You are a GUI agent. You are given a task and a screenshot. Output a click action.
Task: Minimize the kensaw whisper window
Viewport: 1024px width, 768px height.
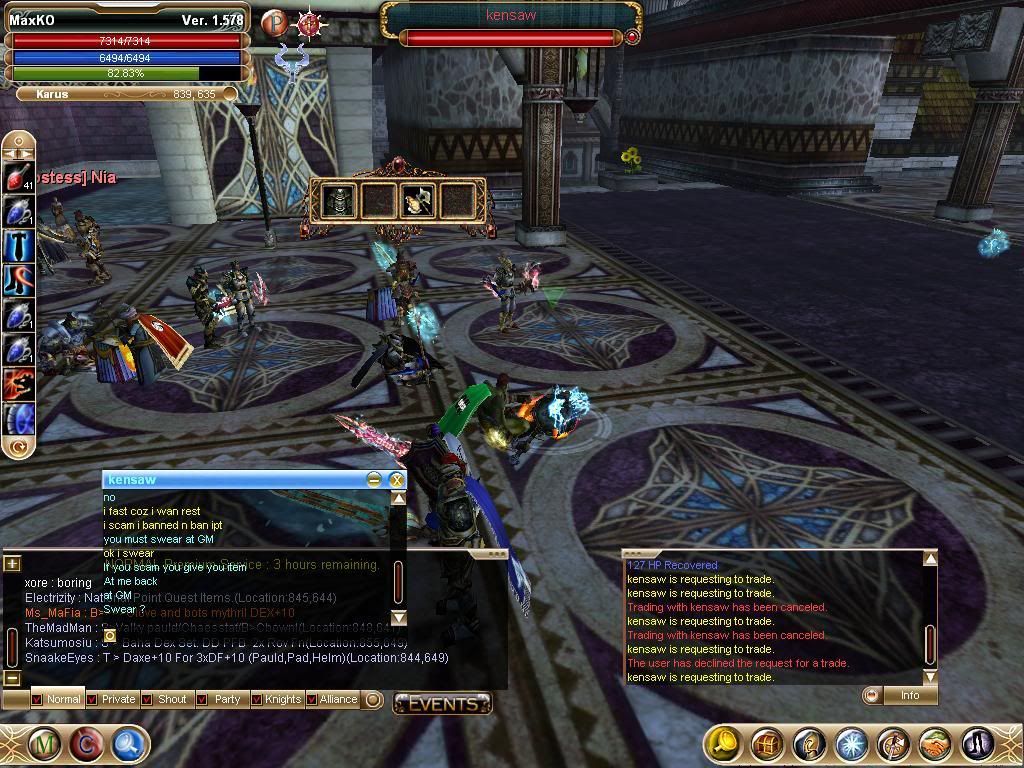point(374,480)
